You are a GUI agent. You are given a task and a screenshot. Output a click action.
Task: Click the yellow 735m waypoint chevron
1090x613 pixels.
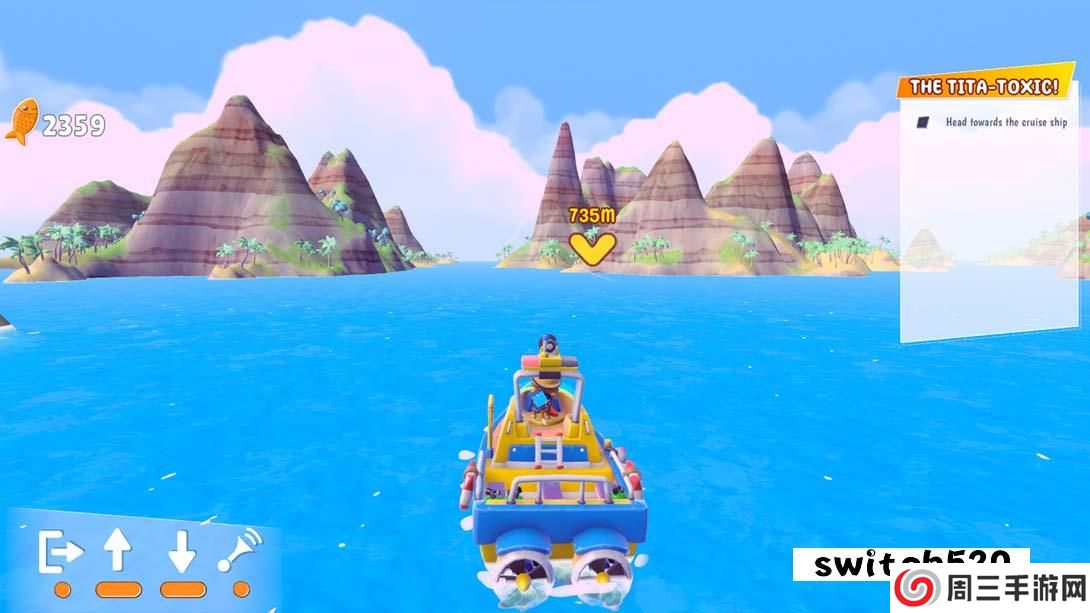(591, 247)
